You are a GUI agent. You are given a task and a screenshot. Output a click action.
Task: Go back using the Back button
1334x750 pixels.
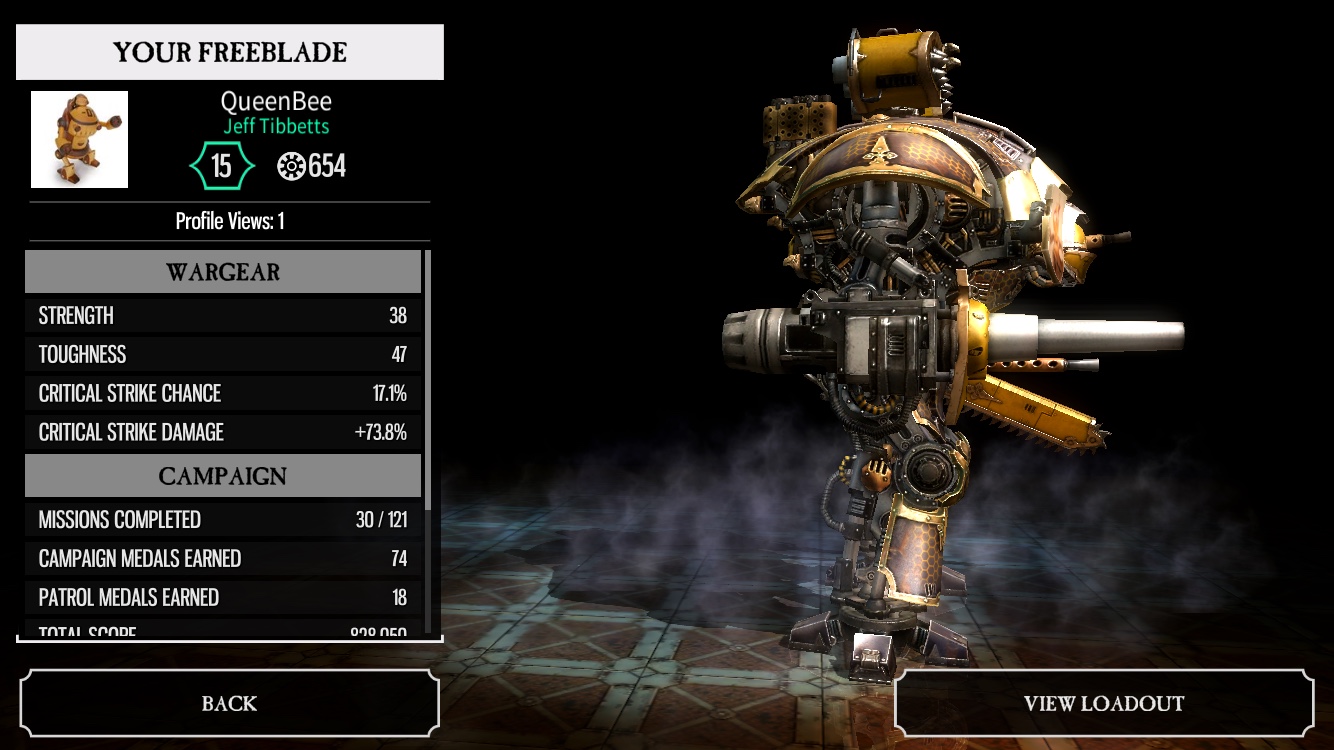click(229, 703)
